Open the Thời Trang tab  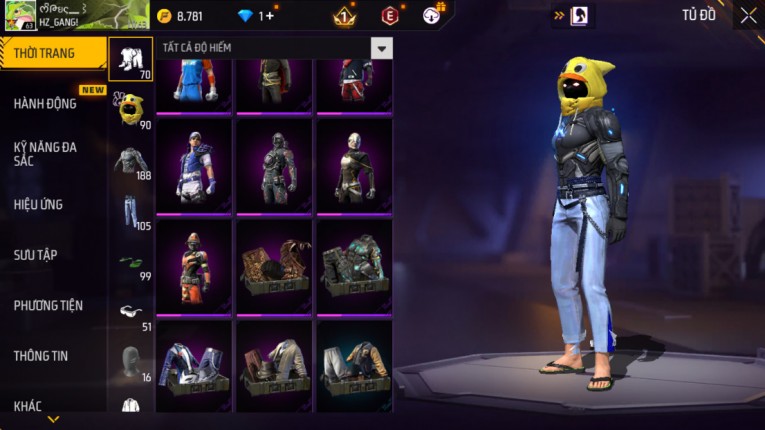pos(45,53)
